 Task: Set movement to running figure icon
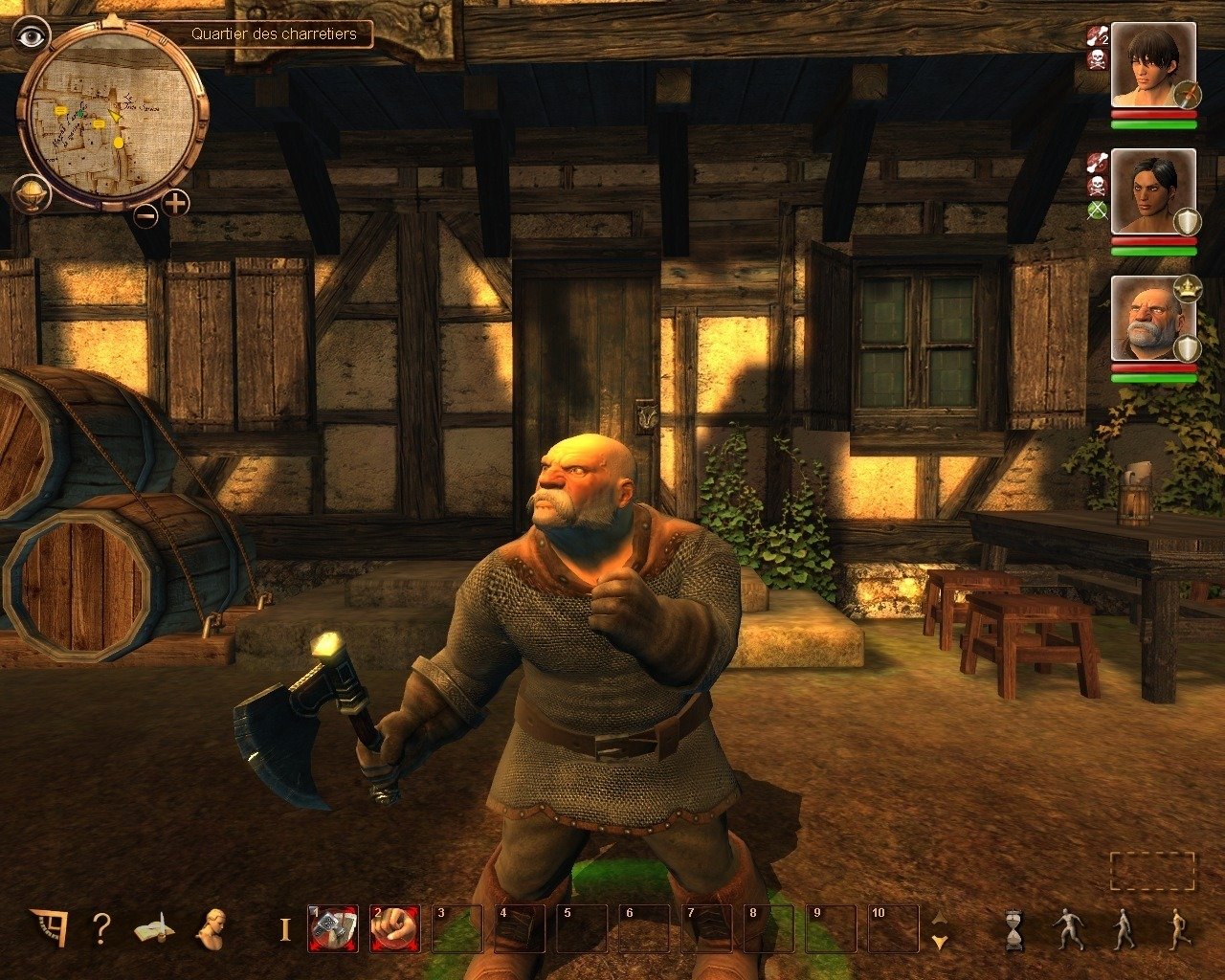pos(1179,929)
